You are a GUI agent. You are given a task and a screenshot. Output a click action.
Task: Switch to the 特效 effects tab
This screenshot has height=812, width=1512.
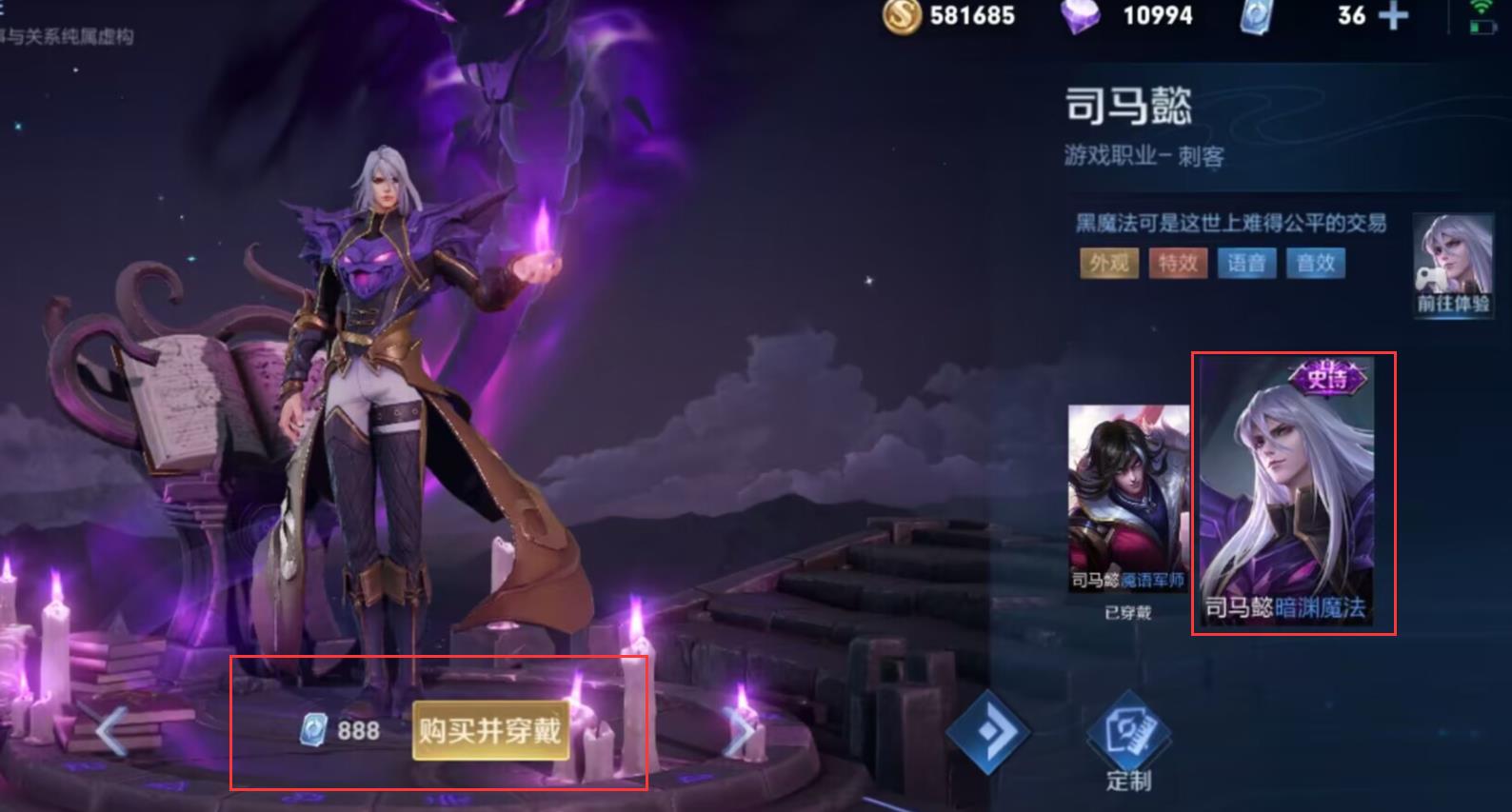pos(1178,264)
